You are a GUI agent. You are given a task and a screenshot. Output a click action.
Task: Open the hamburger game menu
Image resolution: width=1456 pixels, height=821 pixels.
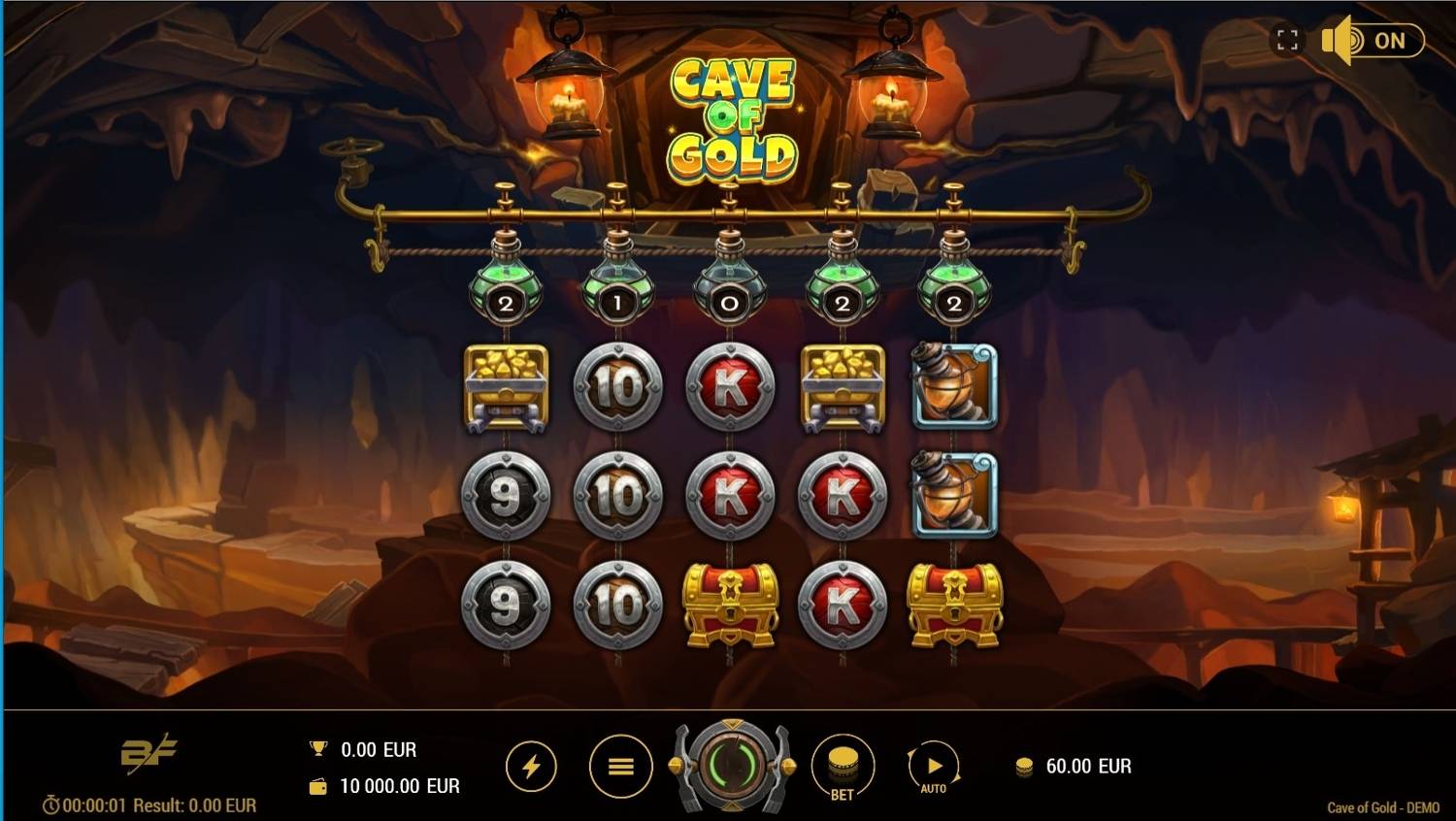point(620,766)
